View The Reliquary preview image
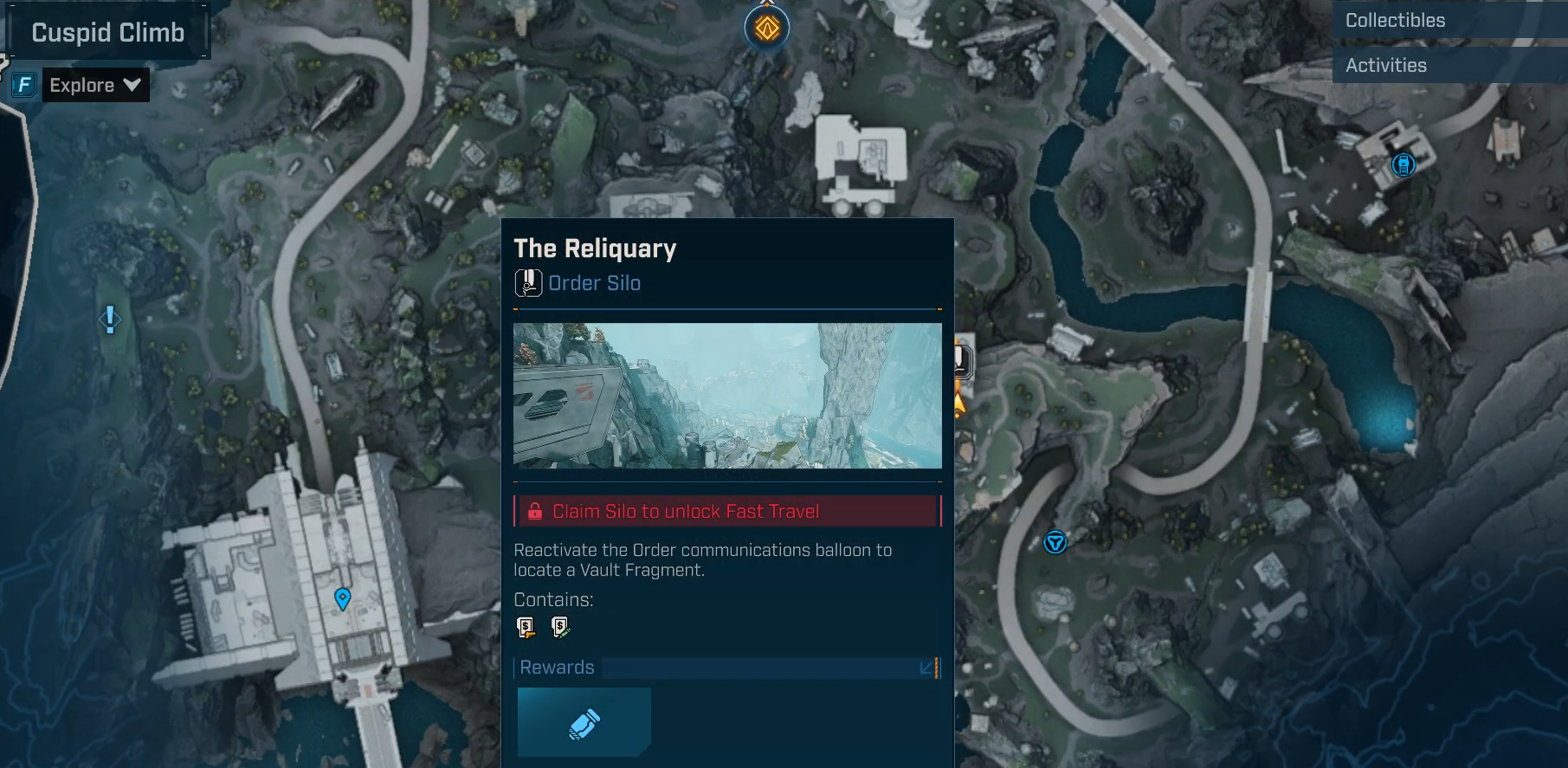 (x=727, y=396)
